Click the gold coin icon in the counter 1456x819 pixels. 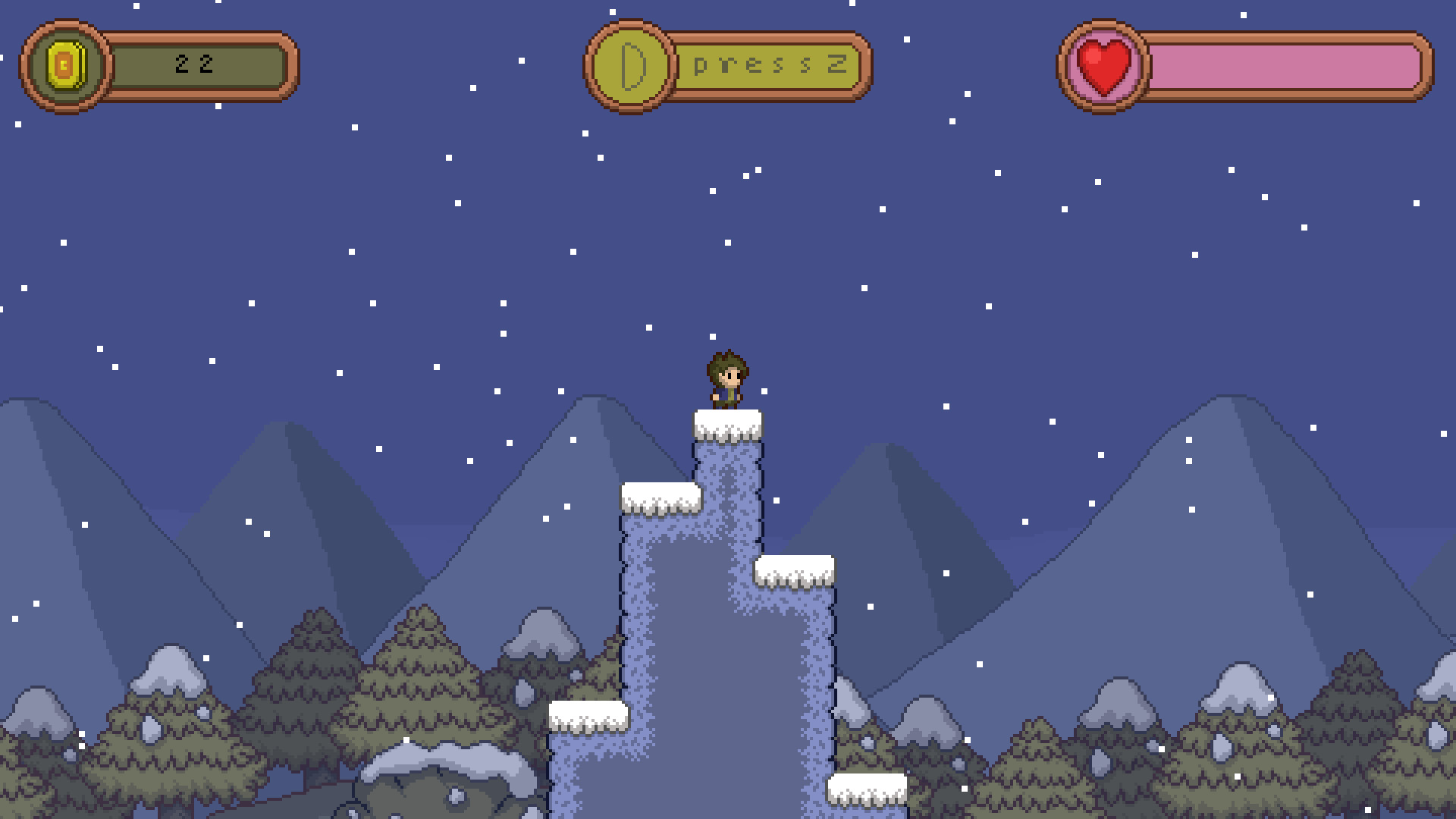[67, 65]
